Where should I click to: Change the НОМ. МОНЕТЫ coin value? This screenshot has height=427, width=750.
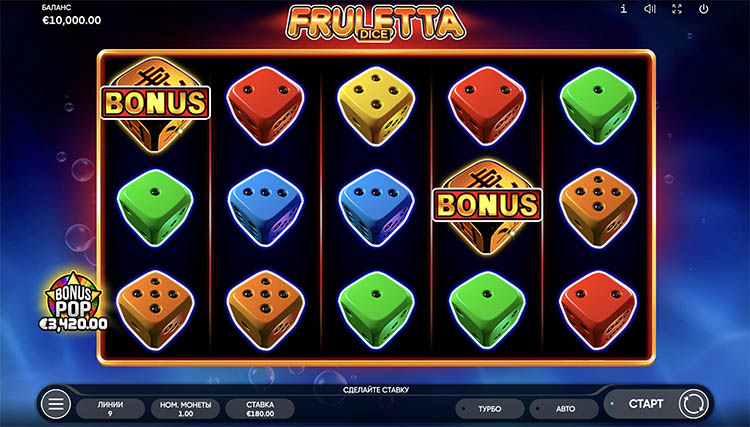pos(183,408)
